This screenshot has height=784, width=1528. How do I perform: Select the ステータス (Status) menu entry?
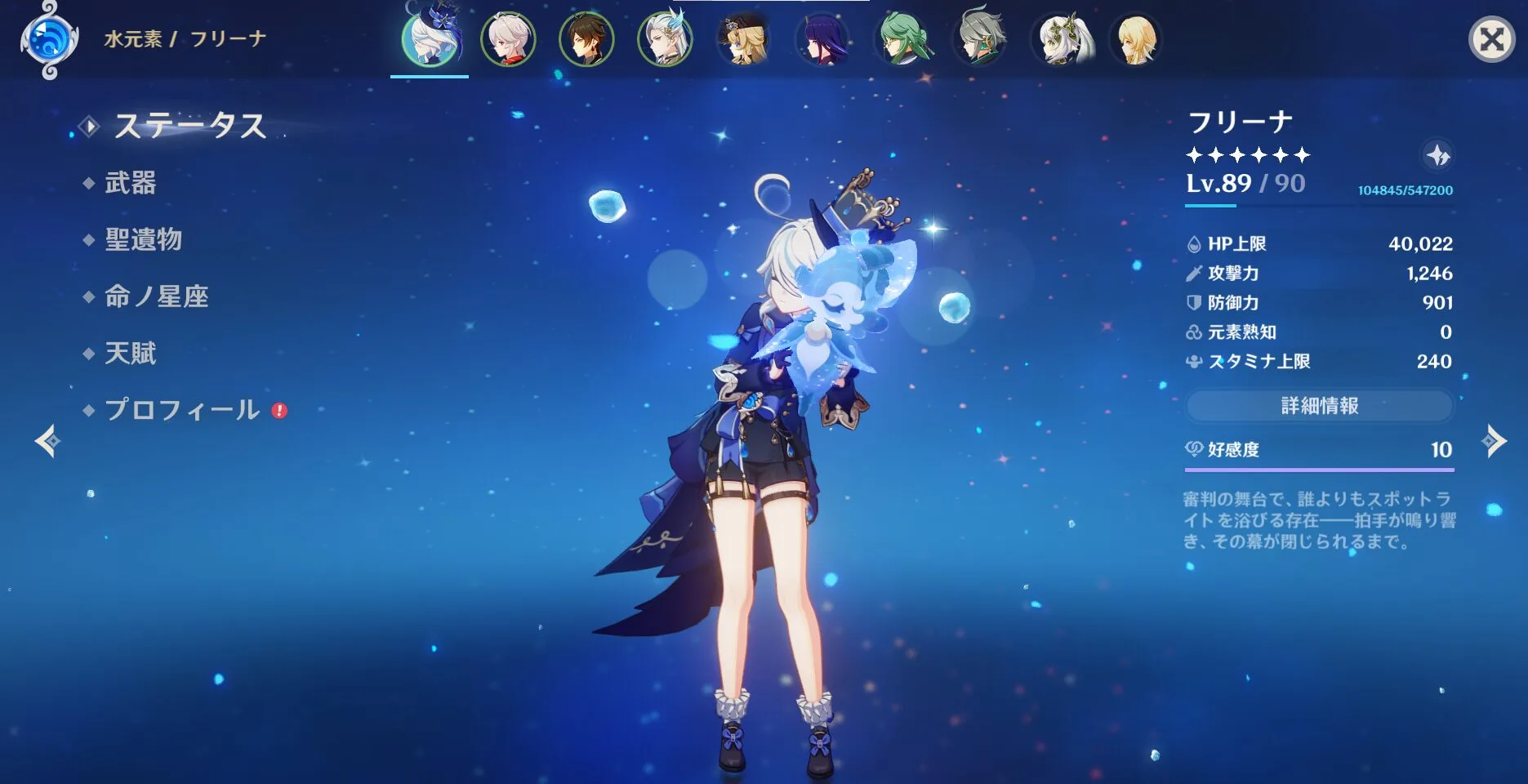(x=189, y=126)
